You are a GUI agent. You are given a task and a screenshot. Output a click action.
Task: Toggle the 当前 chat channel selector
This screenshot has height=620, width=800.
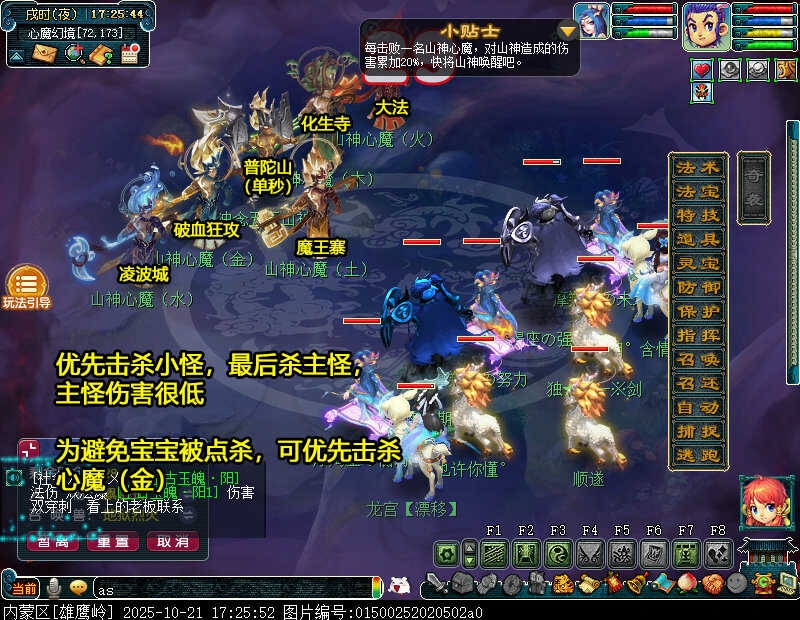click(x=24, y=588)
